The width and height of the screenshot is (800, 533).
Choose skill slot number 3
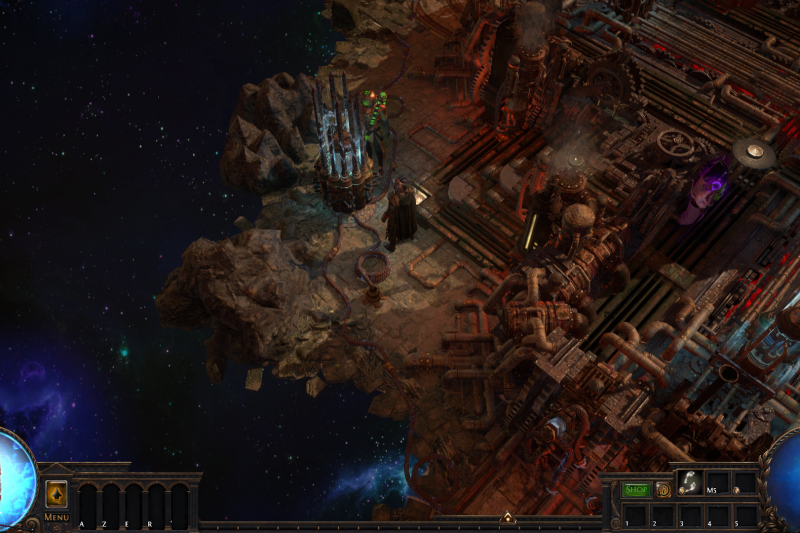coord(689,515)
